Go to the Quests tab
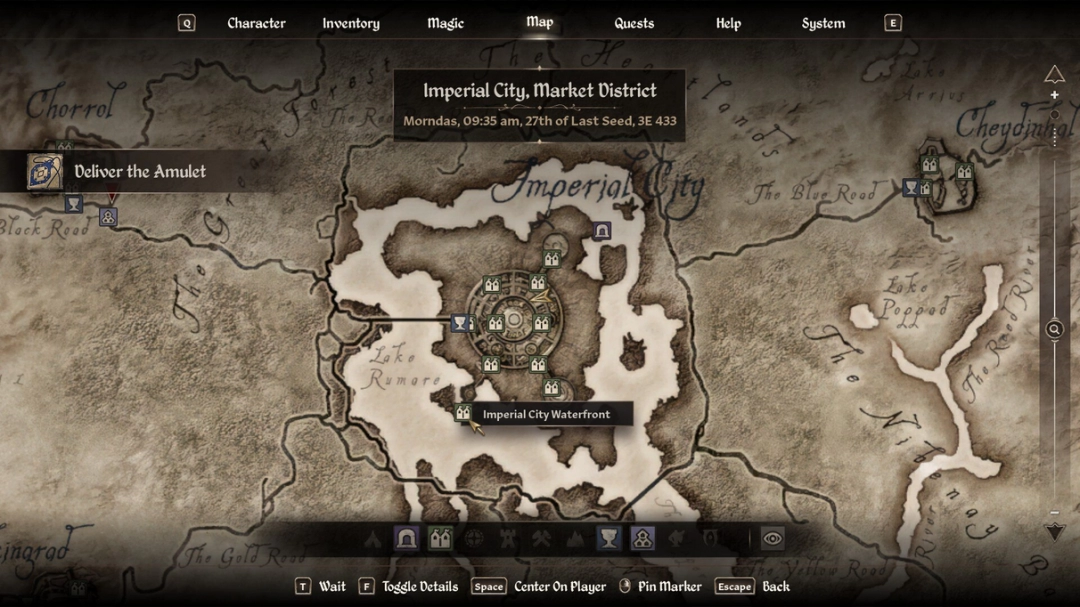The height and width of the screenshot is (607, 1080). tap(634, 23)
